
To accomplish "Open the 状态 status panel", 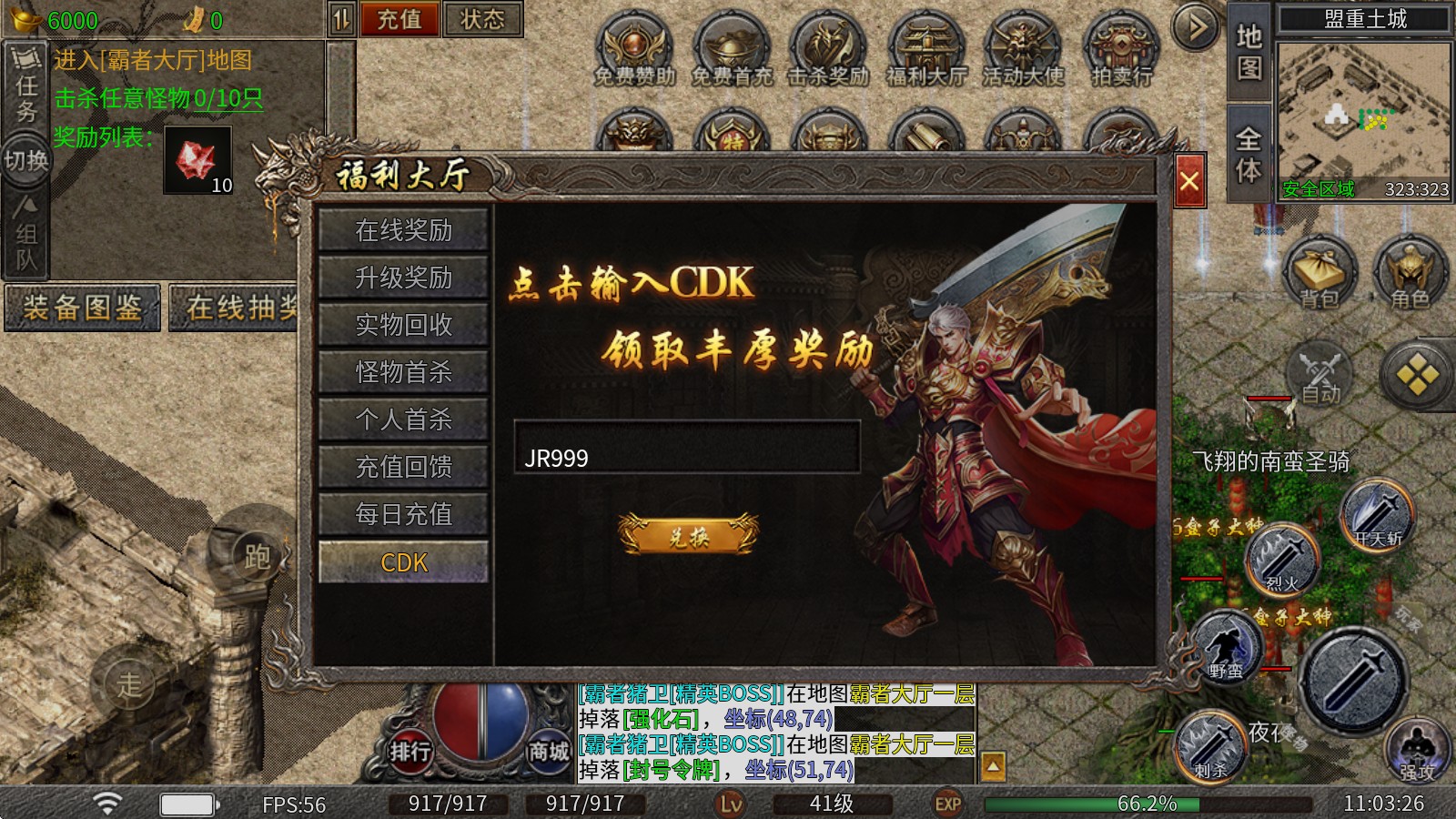I will tap(482, 19).
